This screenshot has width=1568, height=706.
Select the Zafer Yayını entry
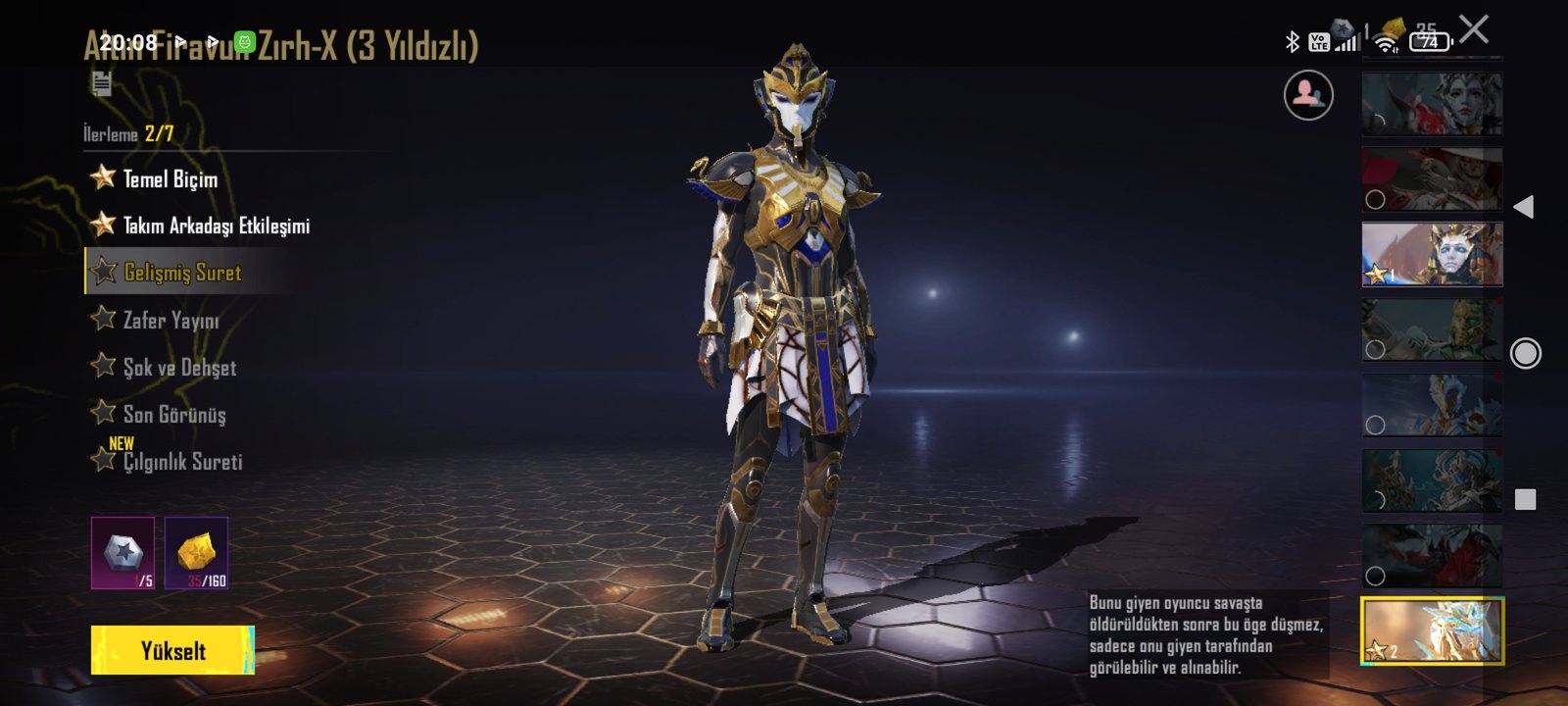point(171,320)
